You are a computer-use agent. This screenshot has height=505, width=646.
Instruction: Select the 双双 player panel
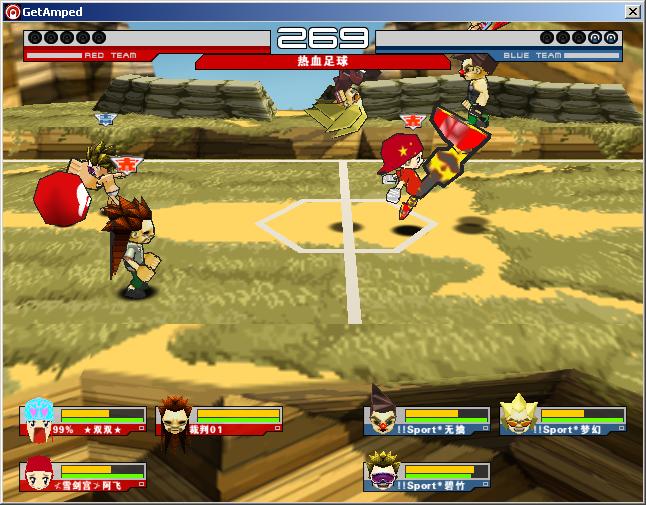tap(83, 420)
